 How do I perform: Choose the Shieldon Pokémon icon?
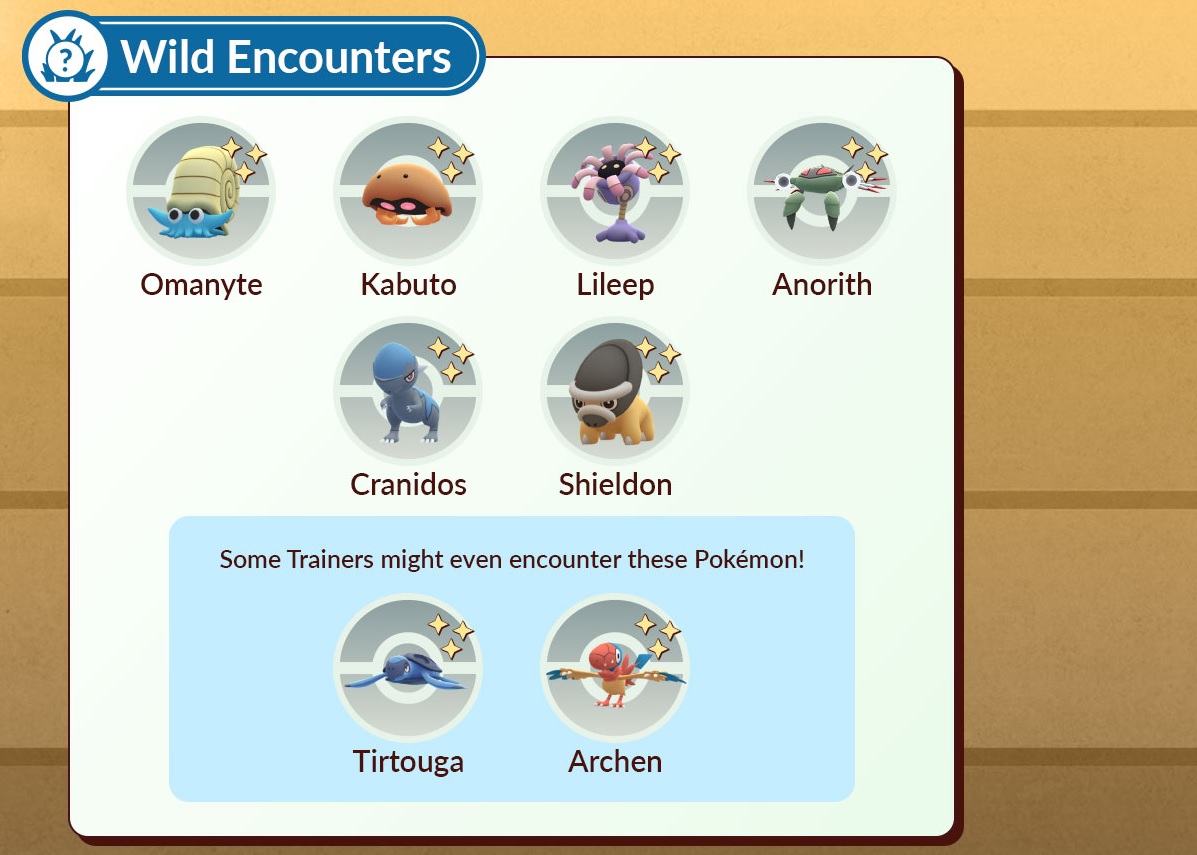pos(615,392)
